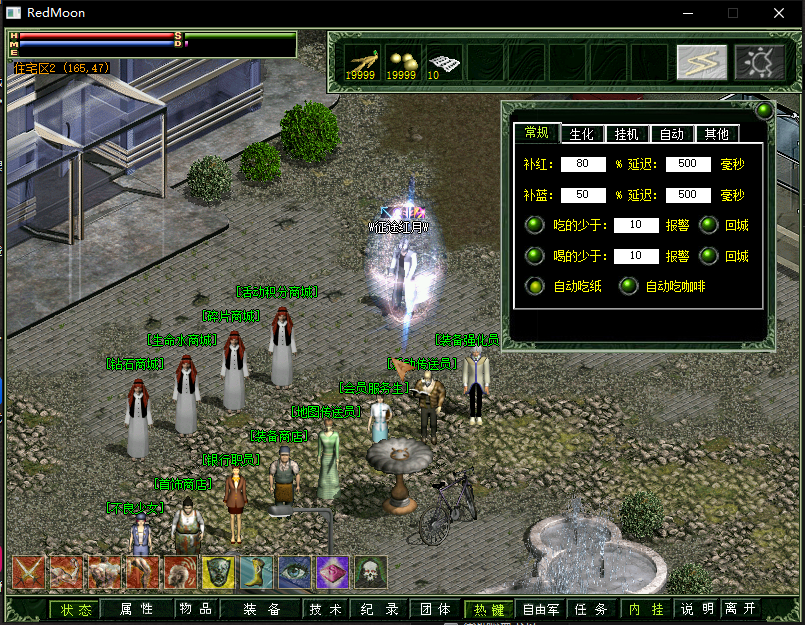Image resolution: width=805 pixels, height=625 pixels.
Task: Activate the skull skill icon
Action: point(371,572)
